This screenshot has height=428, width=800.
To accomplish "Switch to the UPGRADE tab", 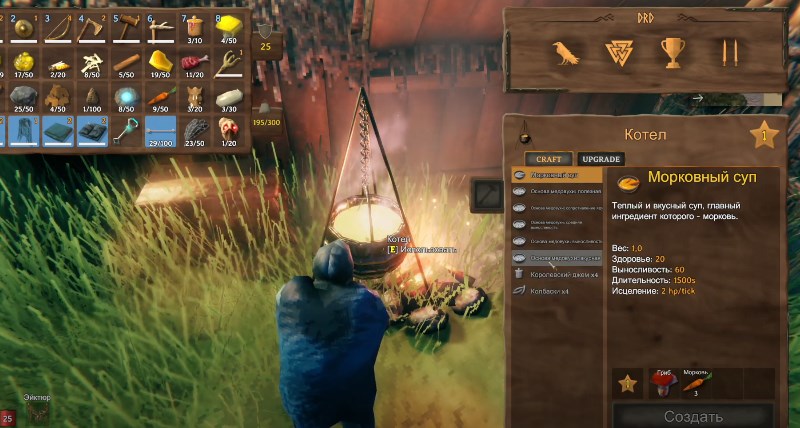I will [x=602, y=159].
